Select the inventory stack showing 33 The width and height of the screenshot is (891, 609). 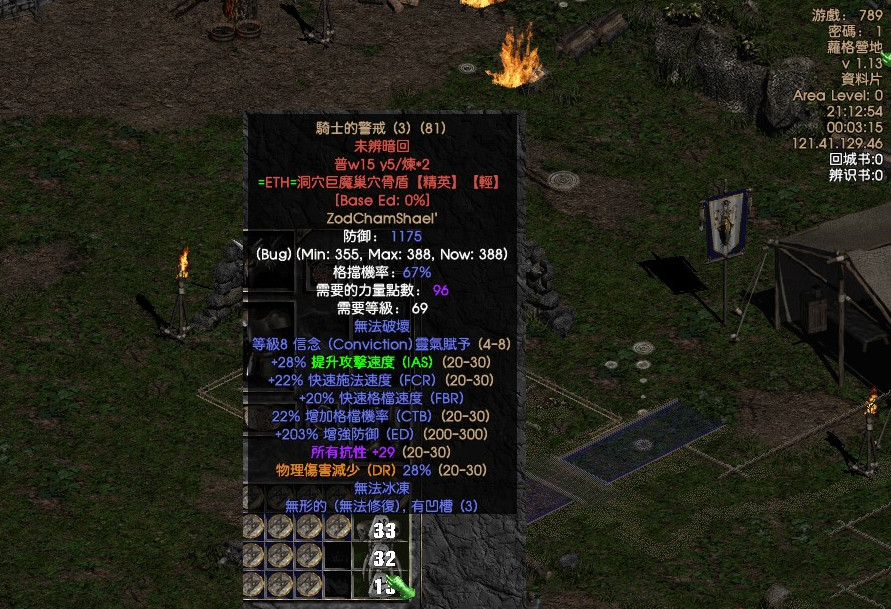(x=382, y=529)
